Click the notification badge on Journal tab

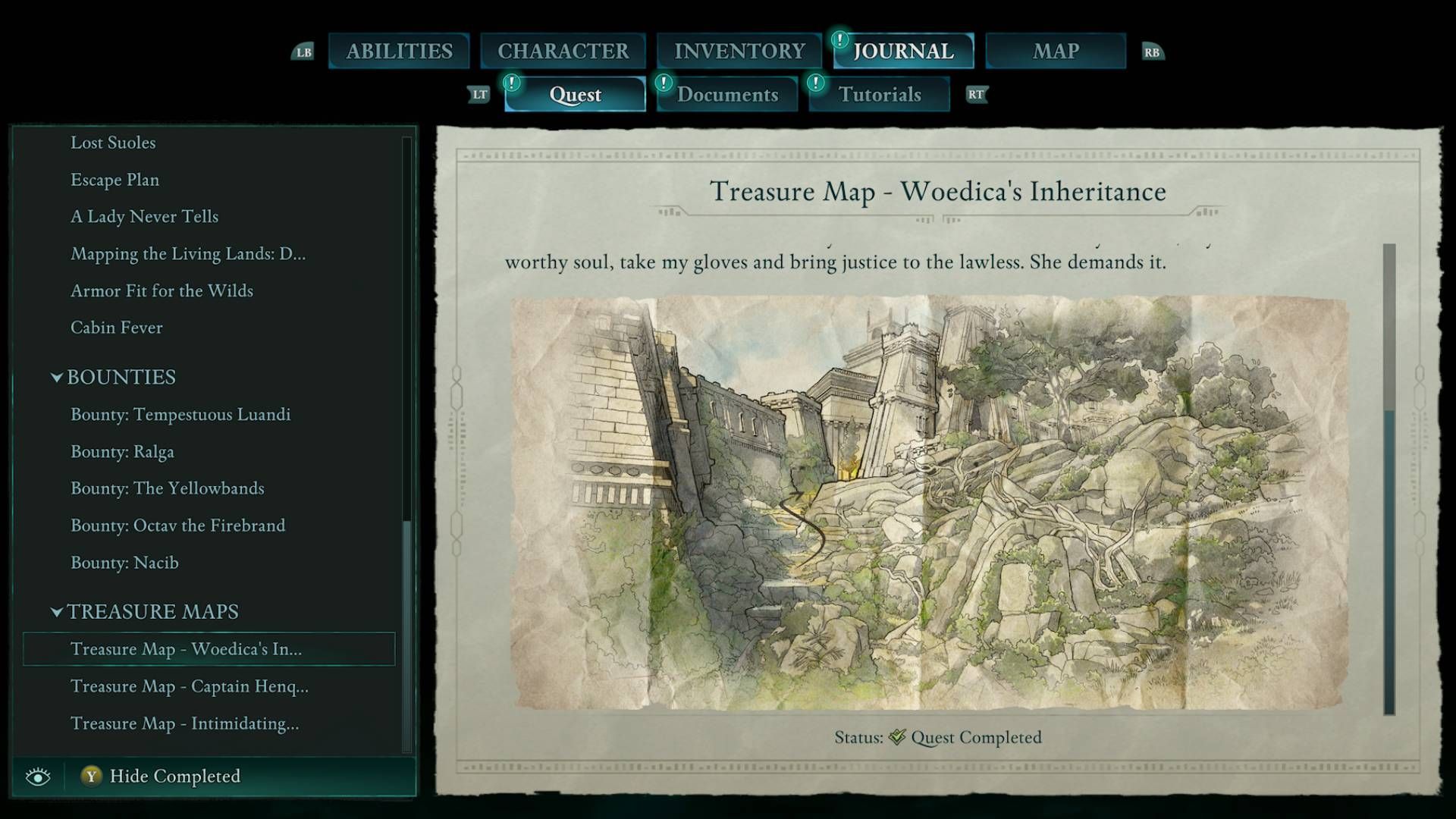click(x=841, y=42)
